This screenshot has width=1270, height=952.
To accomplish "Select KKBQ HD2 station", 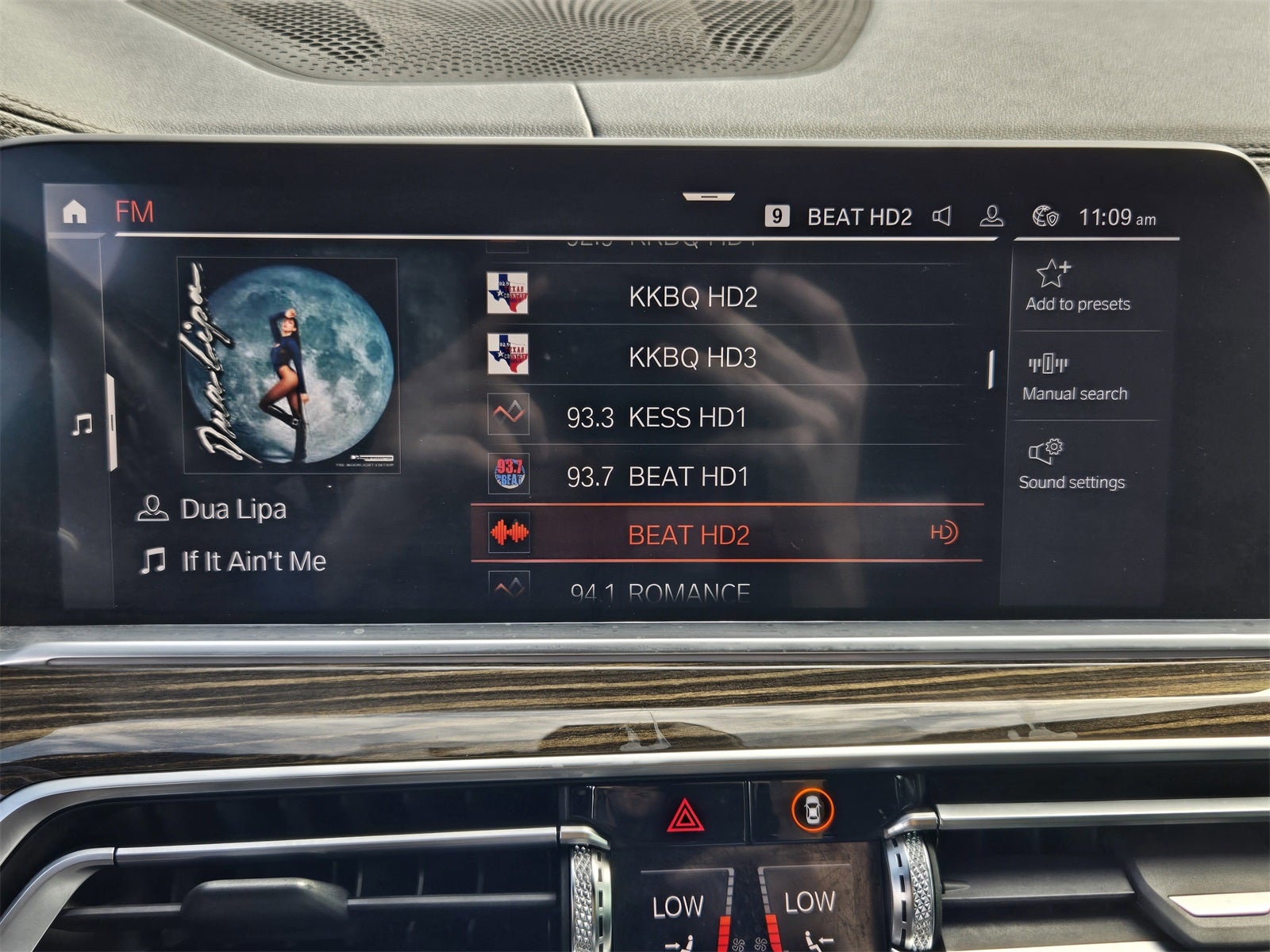I will pos(692,297).
